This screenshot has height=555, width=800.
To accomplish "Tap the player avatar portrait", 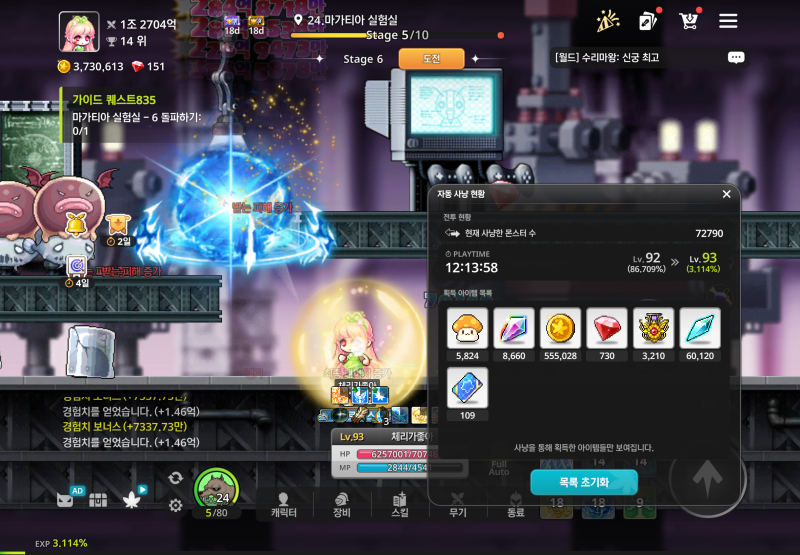I will (78, 30).
